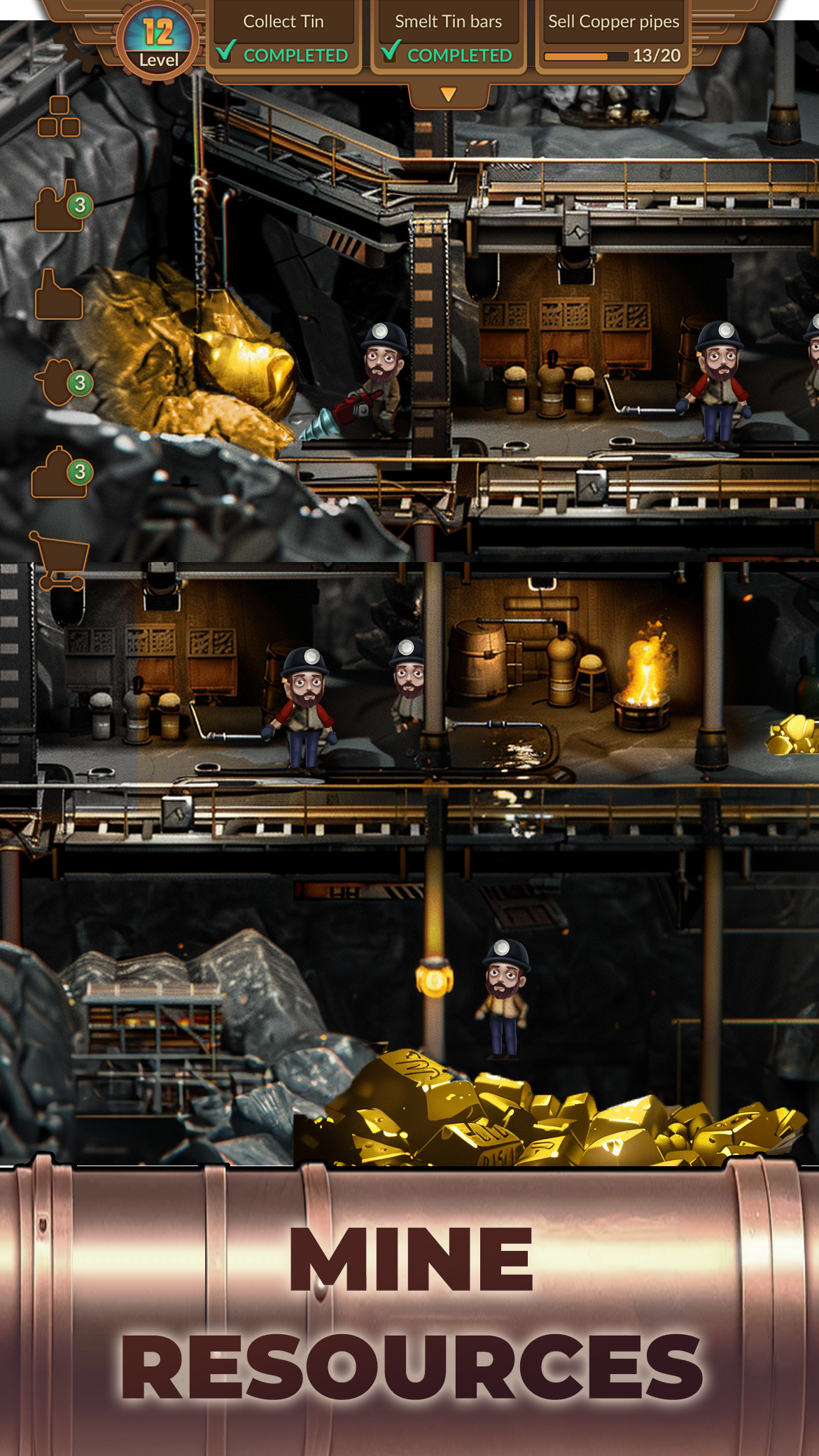Open the three-blocks resources icon
Screen dimensions: 819x1456
59,117
